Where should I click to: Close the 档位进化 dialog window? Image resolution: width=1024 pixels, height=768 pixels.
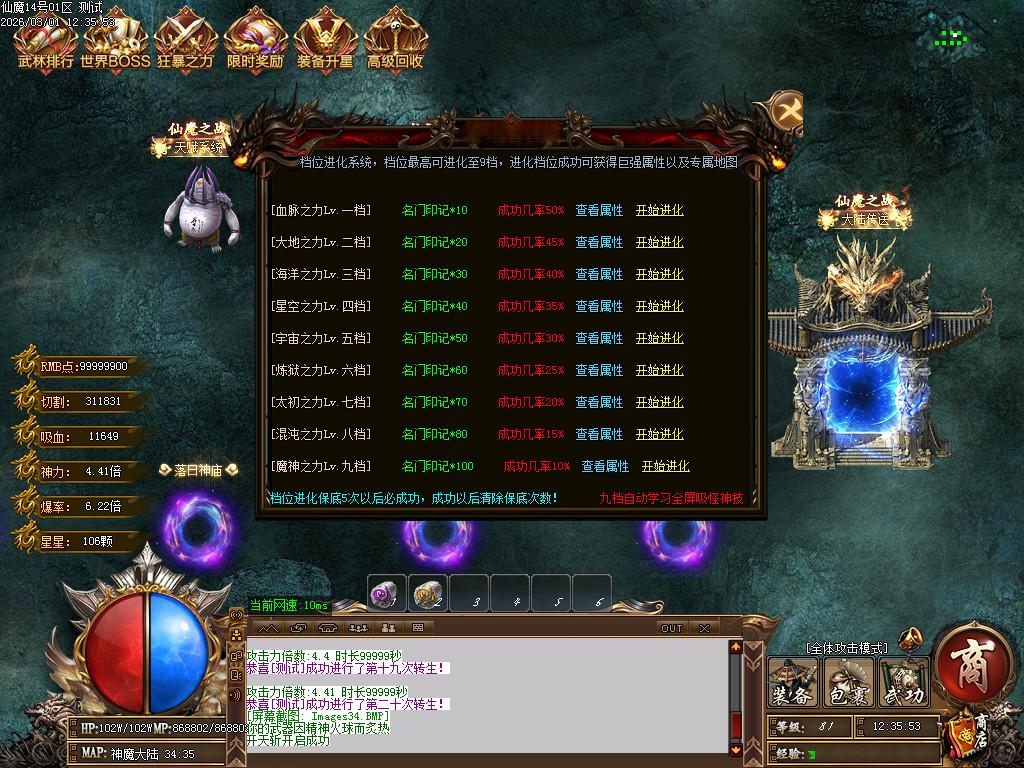point(788,110)
